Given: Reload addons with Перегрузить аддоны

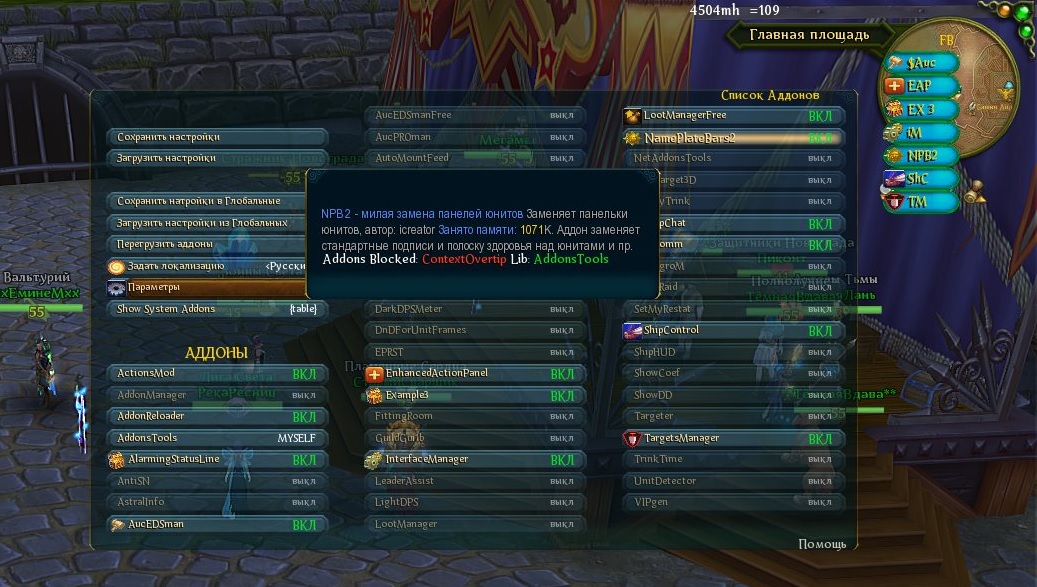Looking at the screenshot, I should (216, 244).
